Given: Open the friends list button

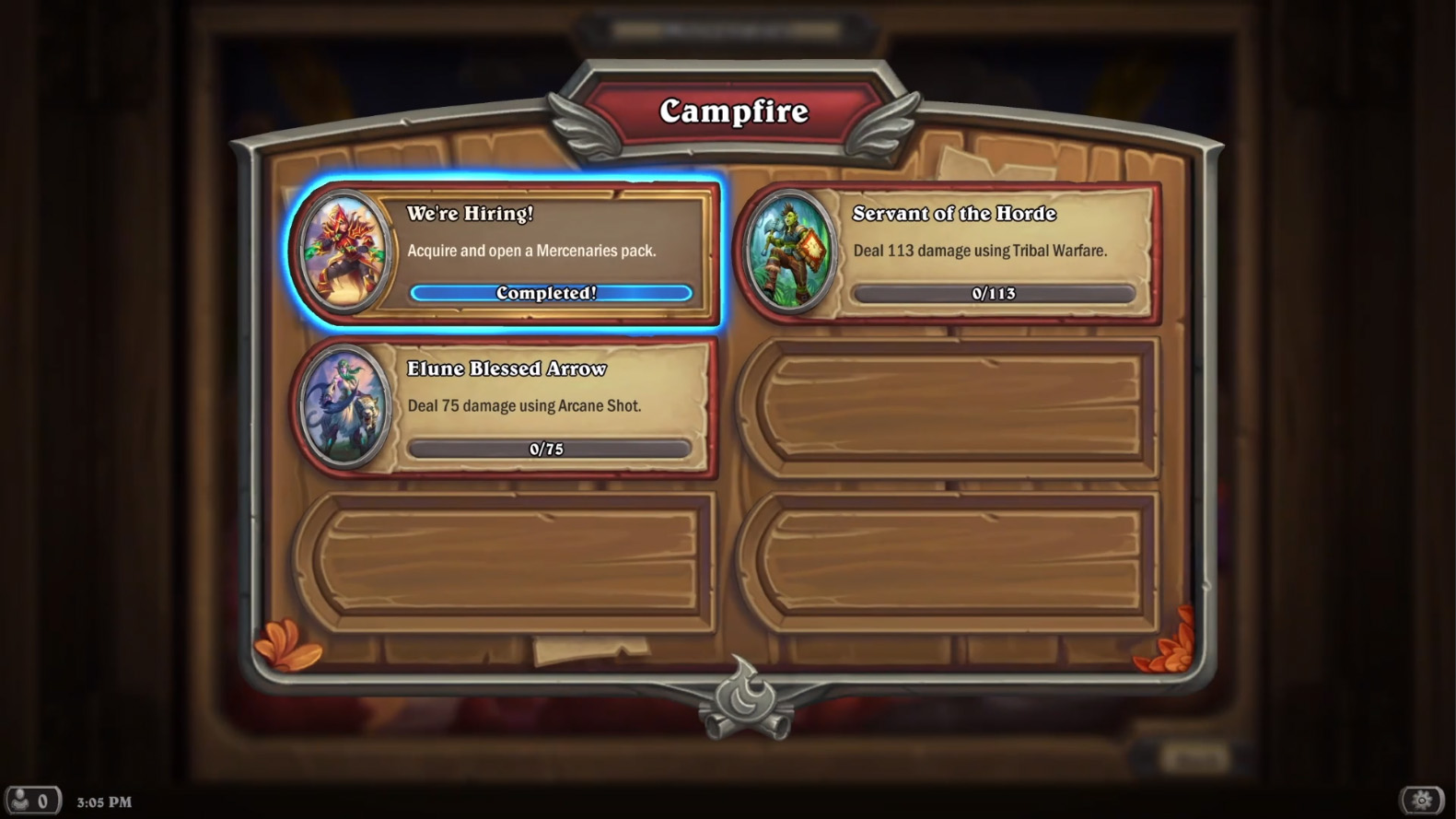Looking at the screenshot, I should tap(31, 801).
